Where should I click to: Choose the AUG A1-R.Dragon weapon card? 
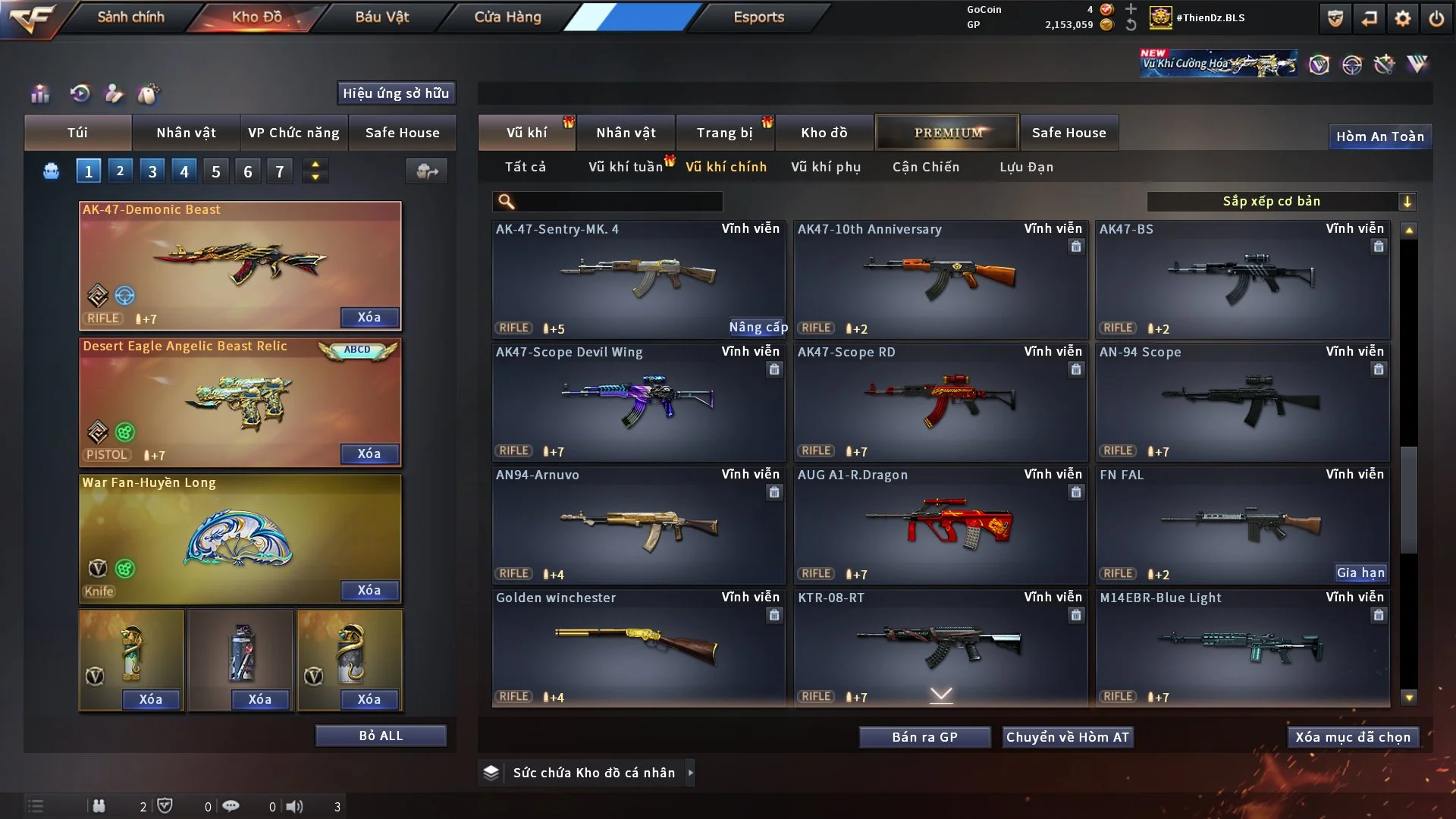pos(940,525)
